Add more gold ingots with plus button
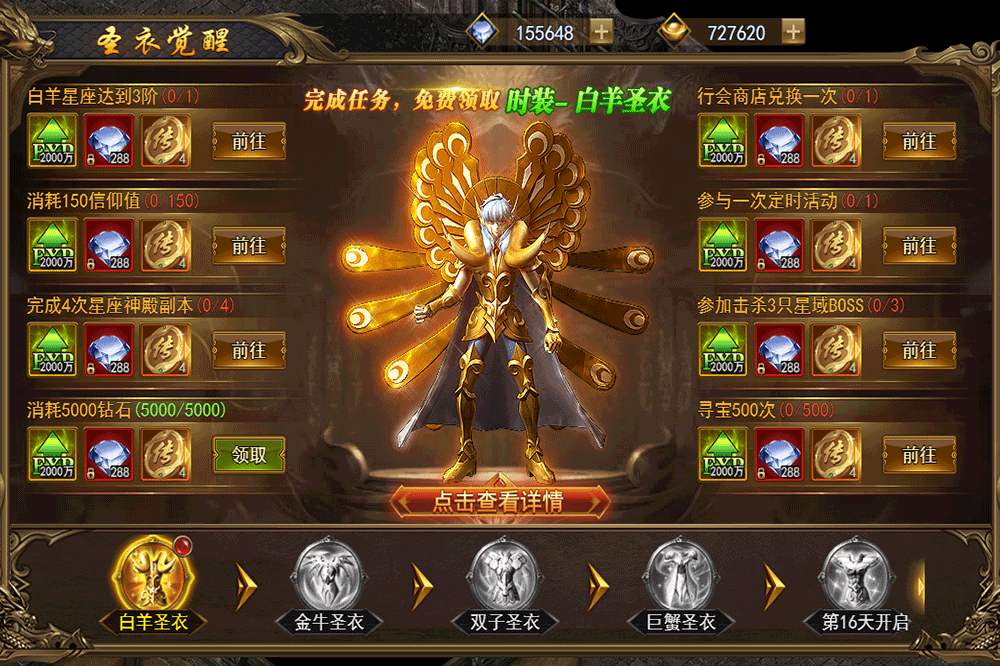 click(x=793, y=32)
